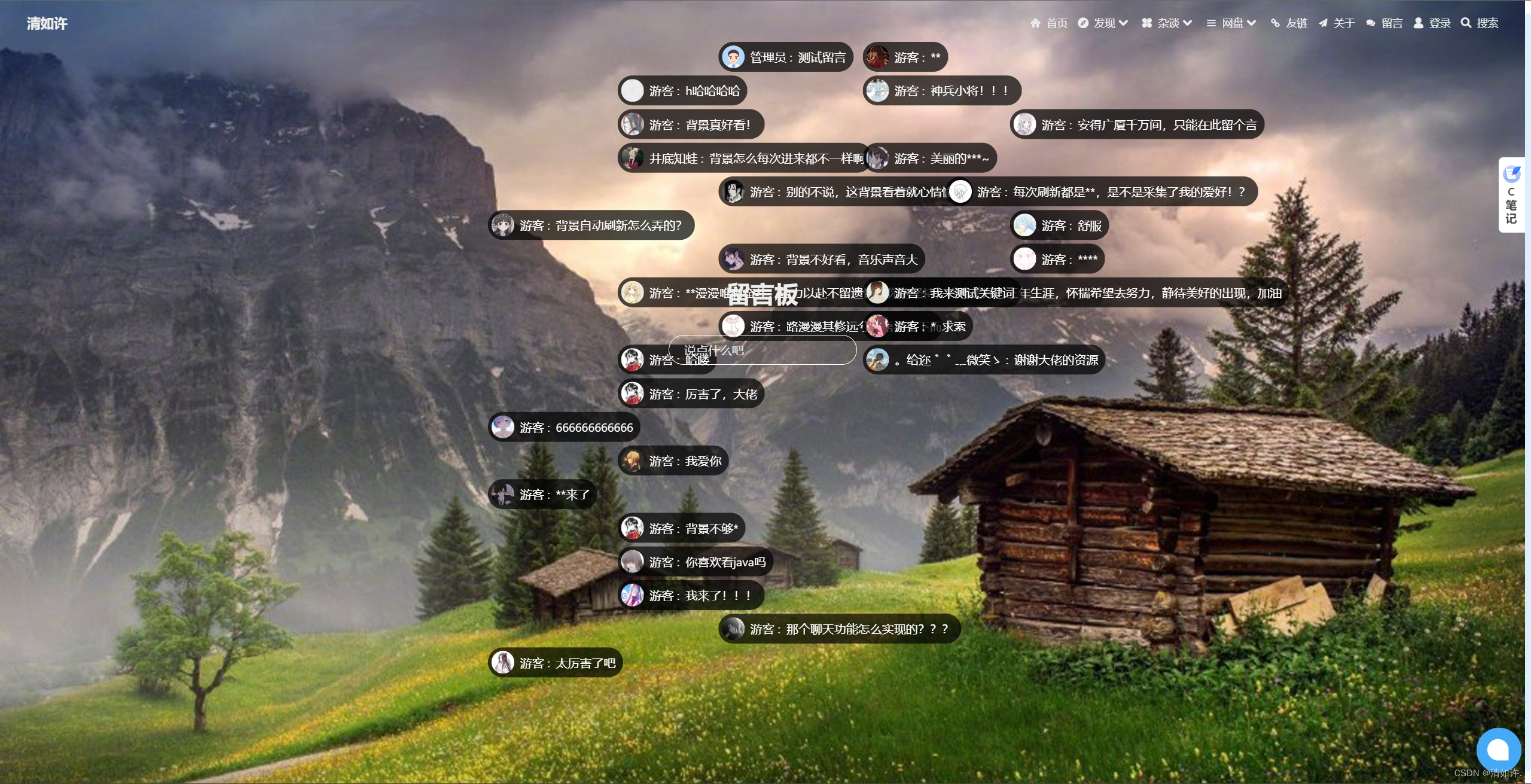Focus the 说点什么吧 message input box
This screenshot has width=1531, height=784.
763,350
